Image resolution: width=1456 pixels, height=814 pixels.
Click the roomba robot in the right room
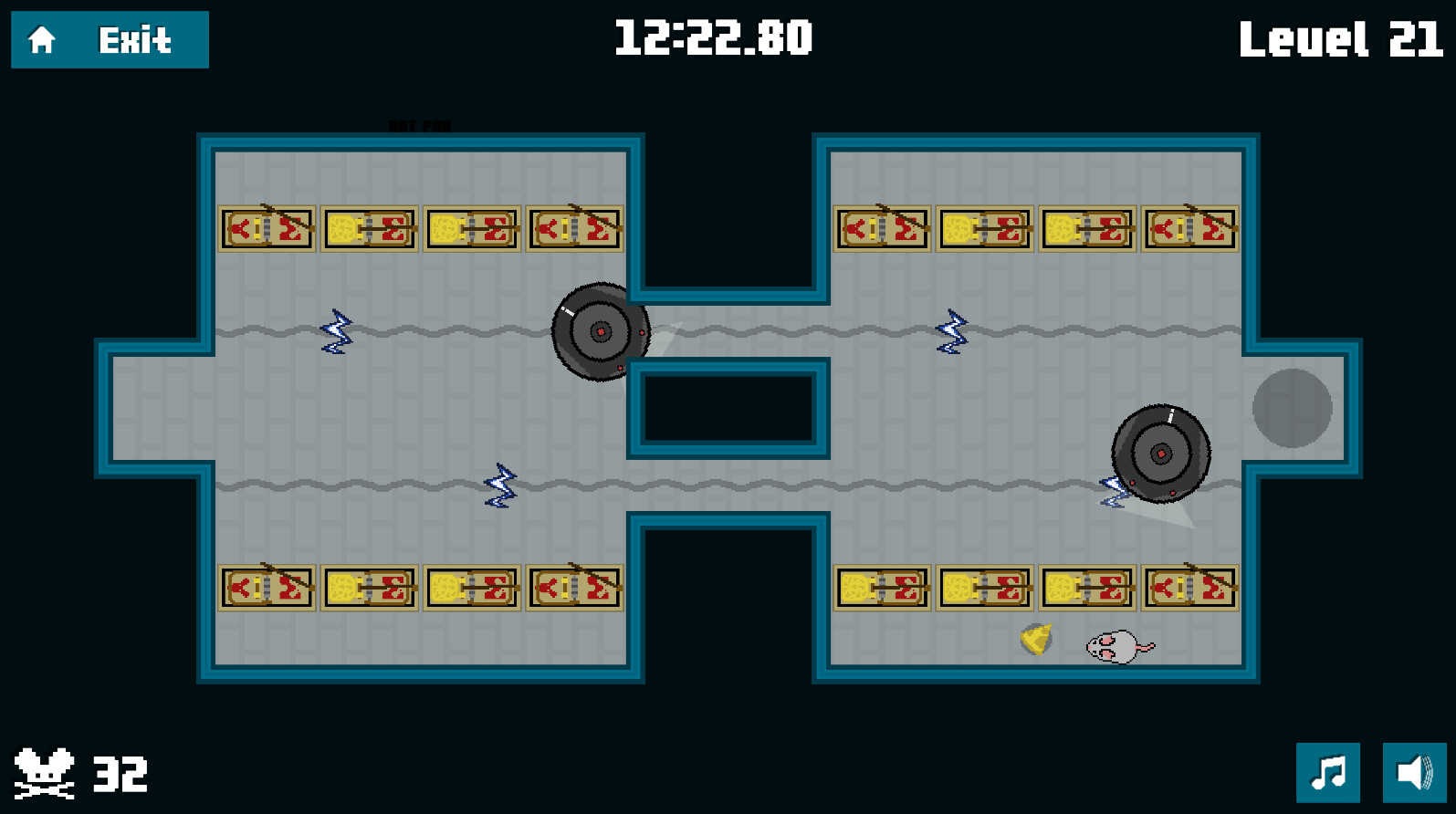click(x=1161, y=452)
